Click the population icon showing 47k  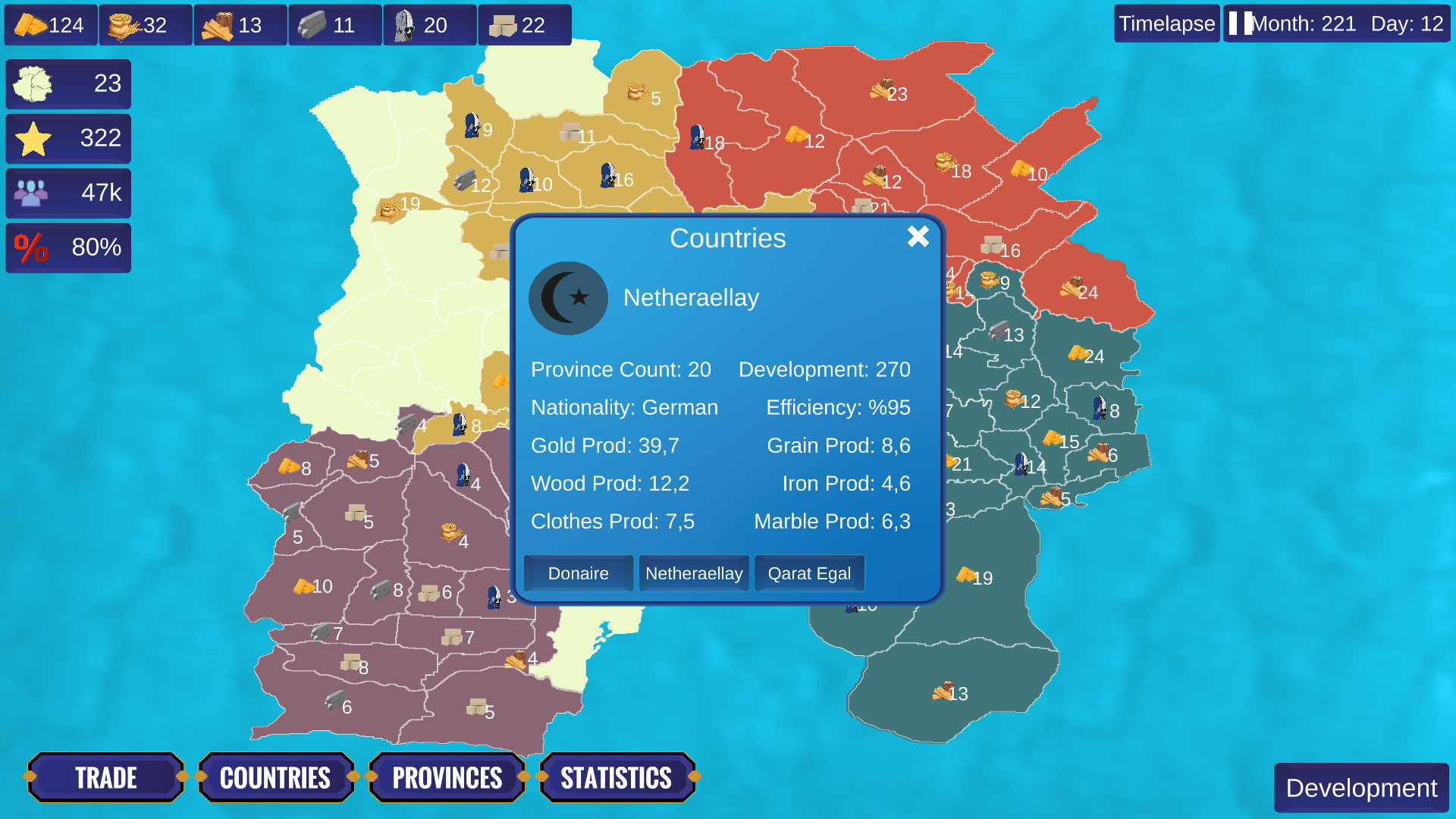(x=32, y=193)
